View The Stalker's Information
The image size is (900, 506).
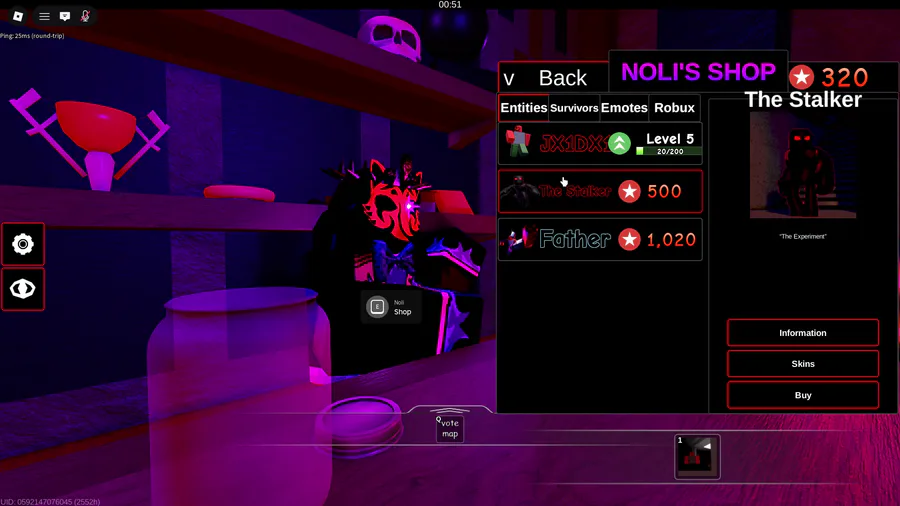[x=803, y=333]
